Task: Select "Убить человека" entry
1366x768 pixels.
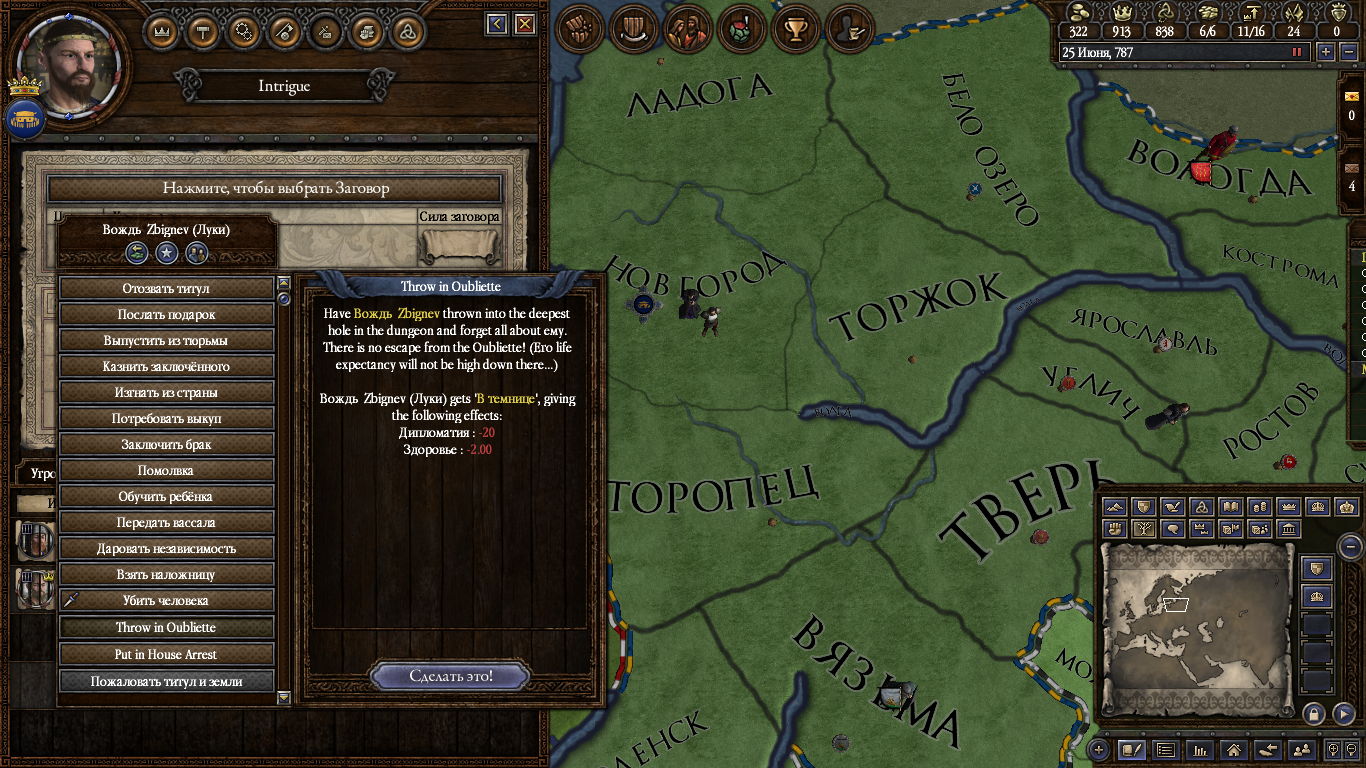Action: pos(166,600)
